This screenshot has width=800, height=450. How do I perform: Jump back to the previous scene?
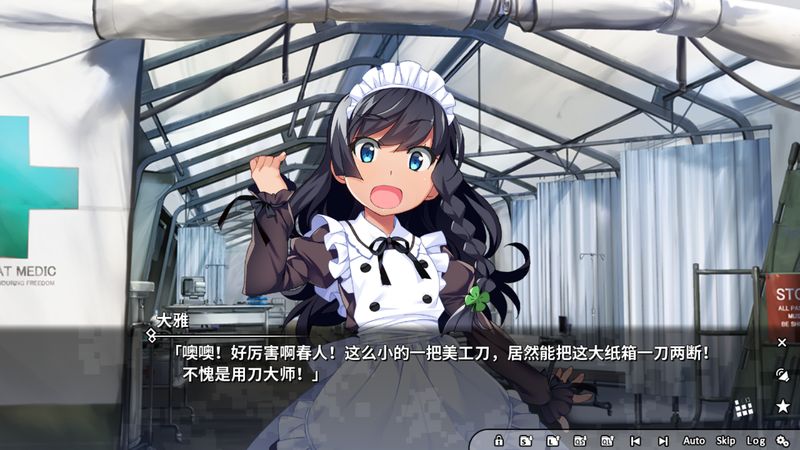click(x=635, y=440)
